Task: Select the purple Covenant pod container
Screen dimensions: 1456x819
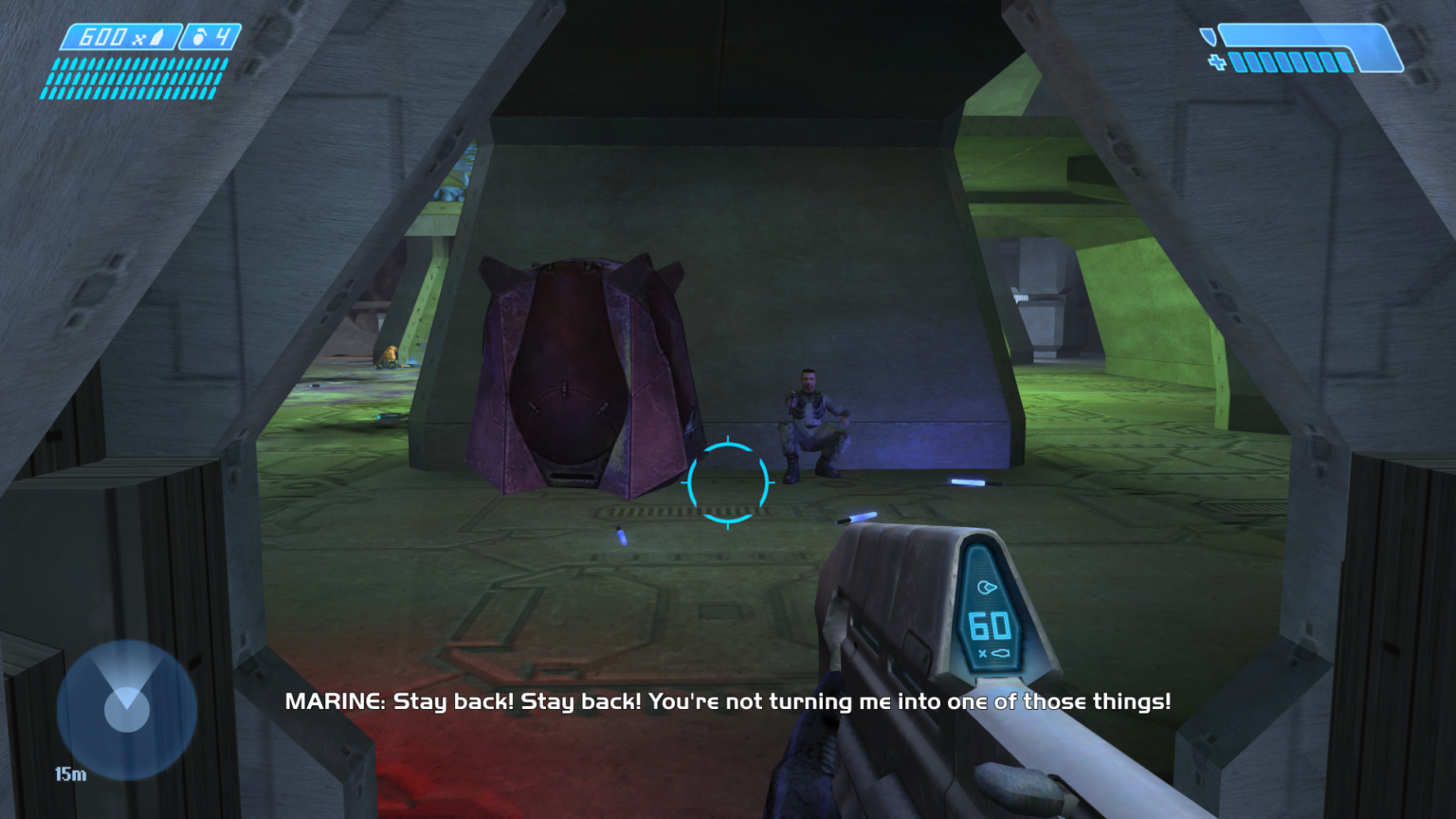Action: pyautogui.click(x=576, y=379)
